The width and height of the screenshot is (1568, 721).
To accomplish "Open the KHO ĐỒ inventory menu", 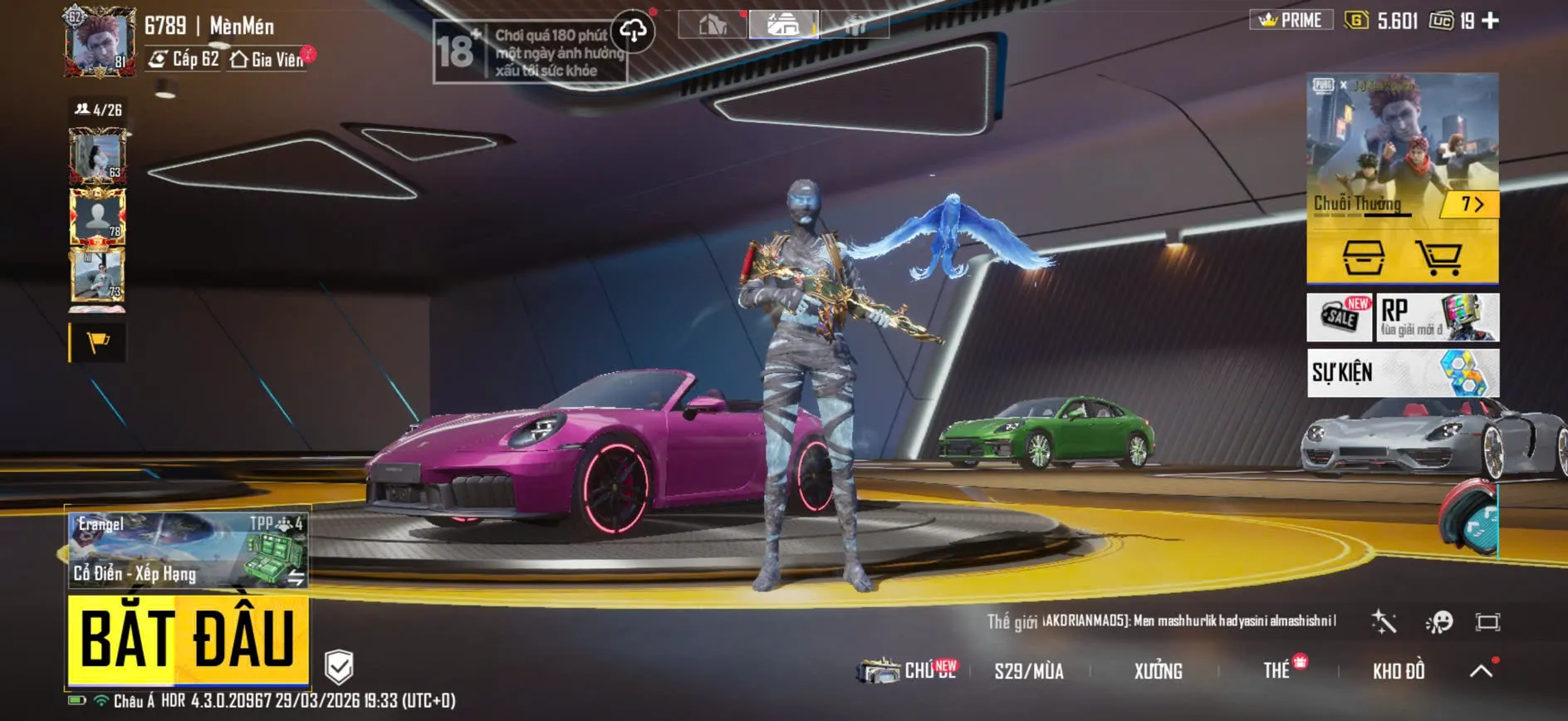I will 1399,671.
